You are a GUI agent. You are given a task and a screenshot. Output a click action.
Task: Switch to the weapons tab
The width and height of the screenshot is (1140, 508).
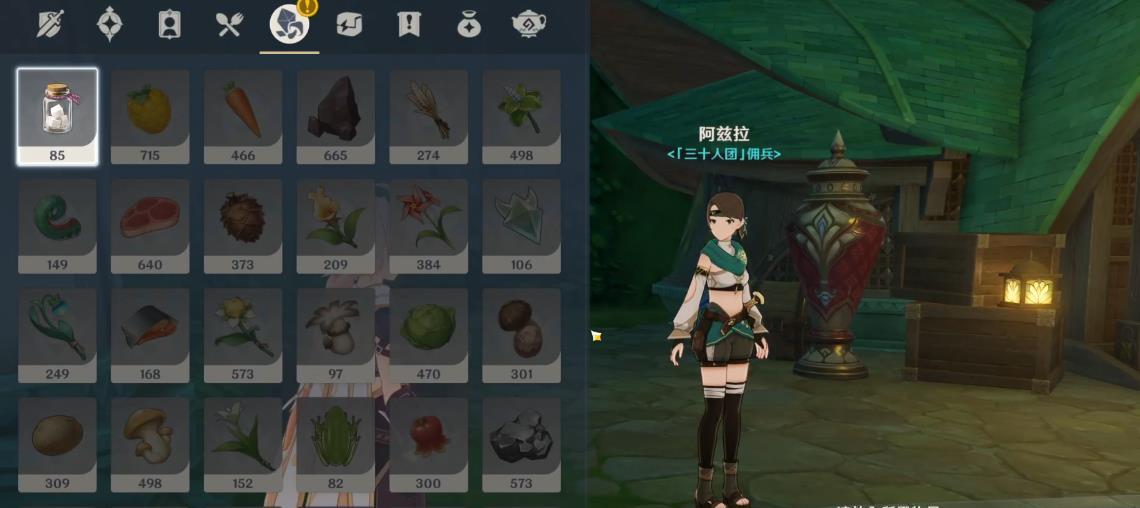50,24
